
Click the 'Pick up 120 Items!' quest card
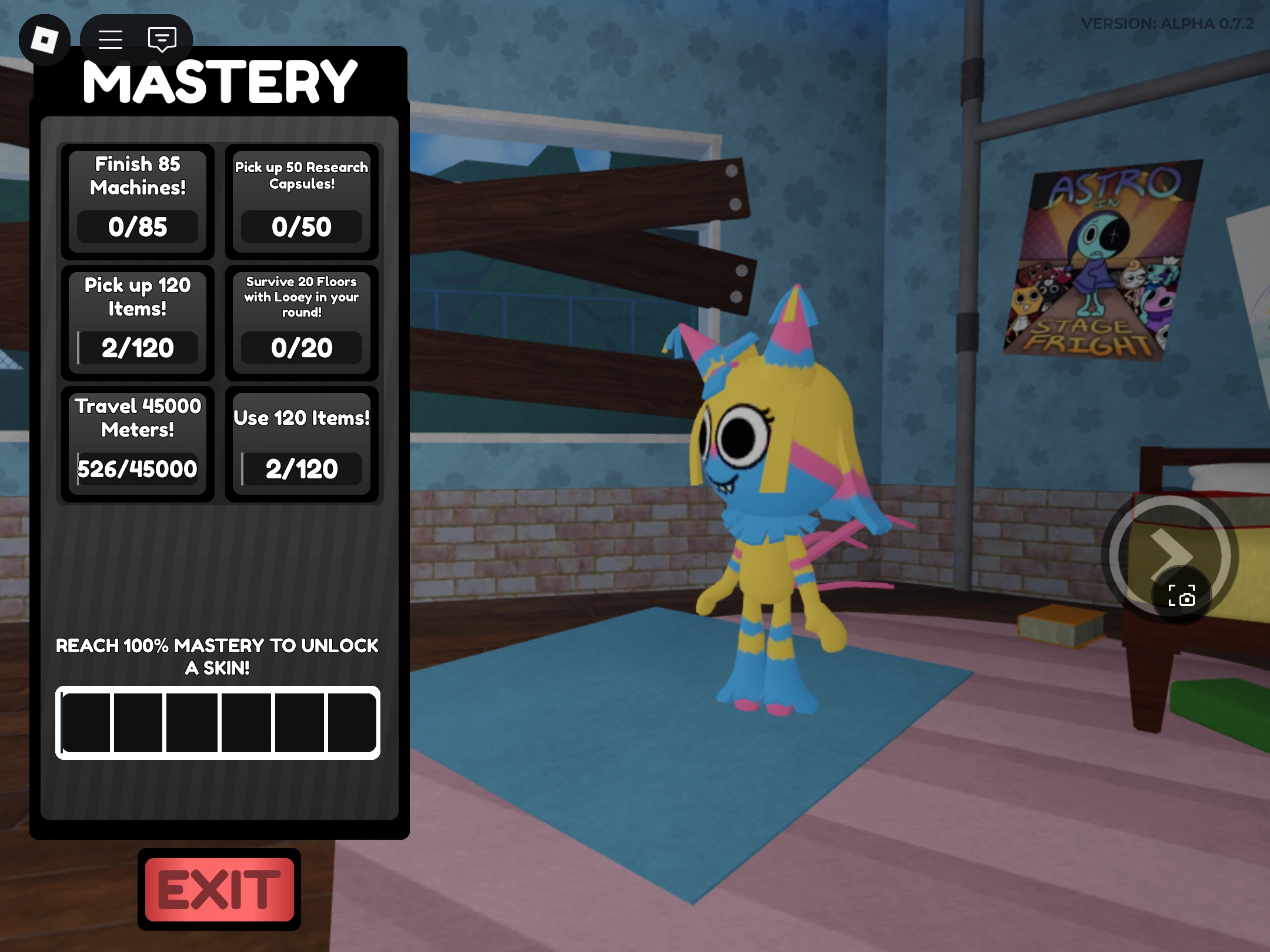137,322
